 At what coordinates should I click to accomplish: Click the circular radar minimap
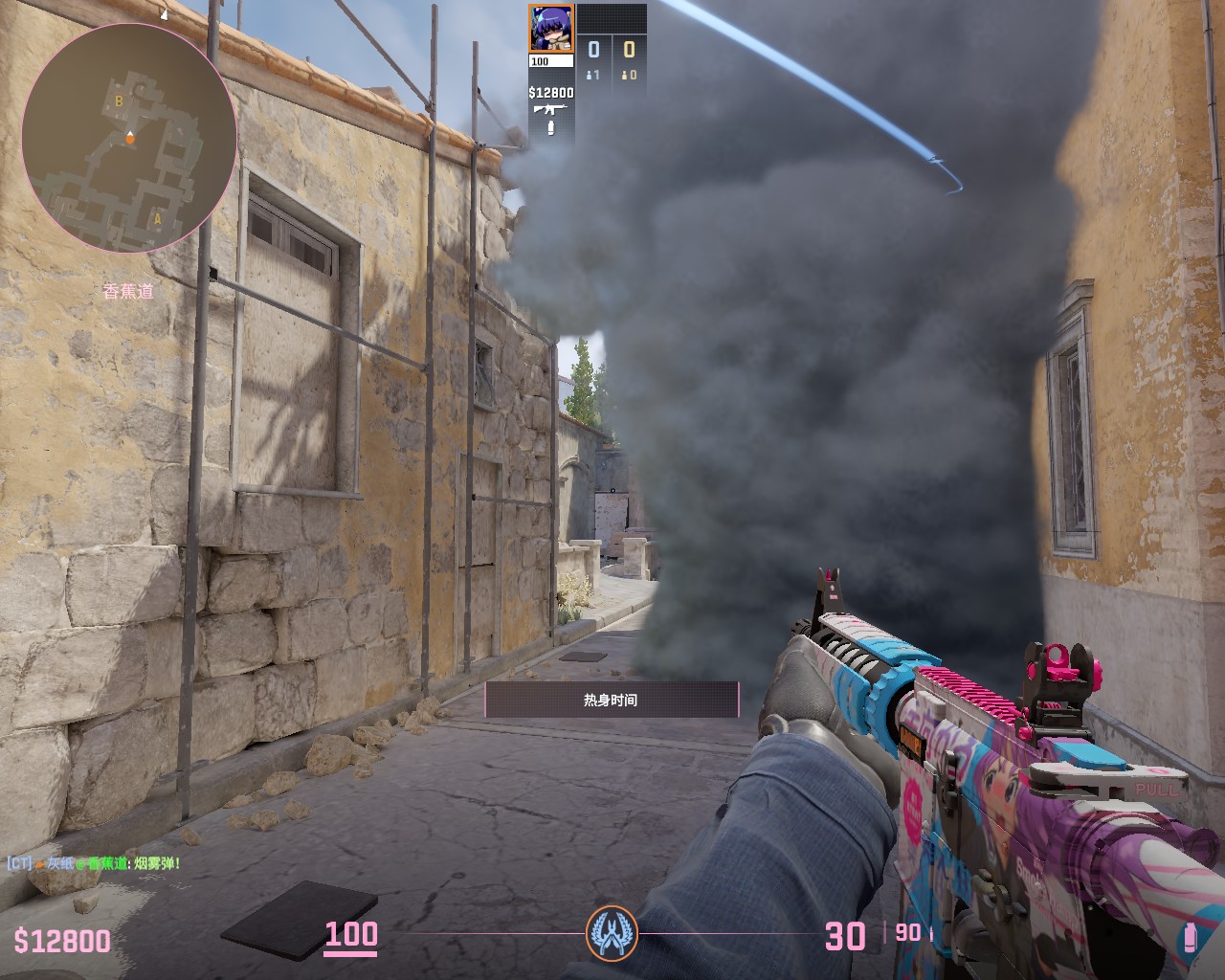tap(128, 137)
